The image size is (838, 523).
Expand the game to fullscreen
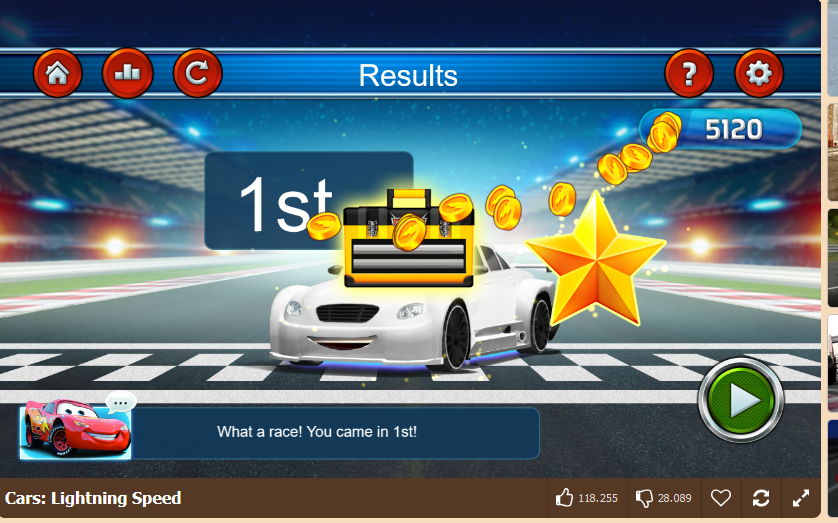[x=801, y=498]
